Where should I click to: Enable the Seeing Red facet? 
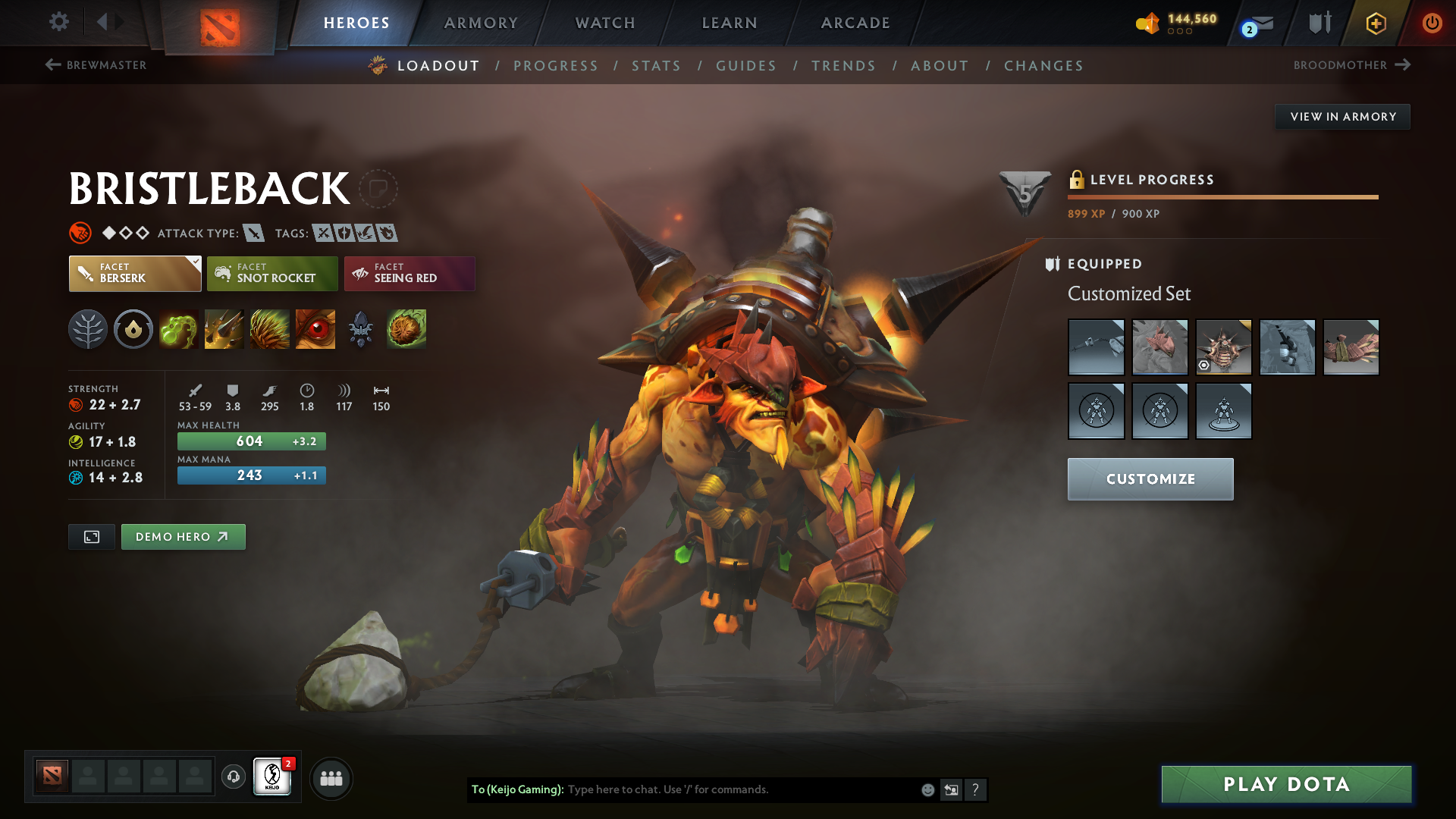coord(409,273)
